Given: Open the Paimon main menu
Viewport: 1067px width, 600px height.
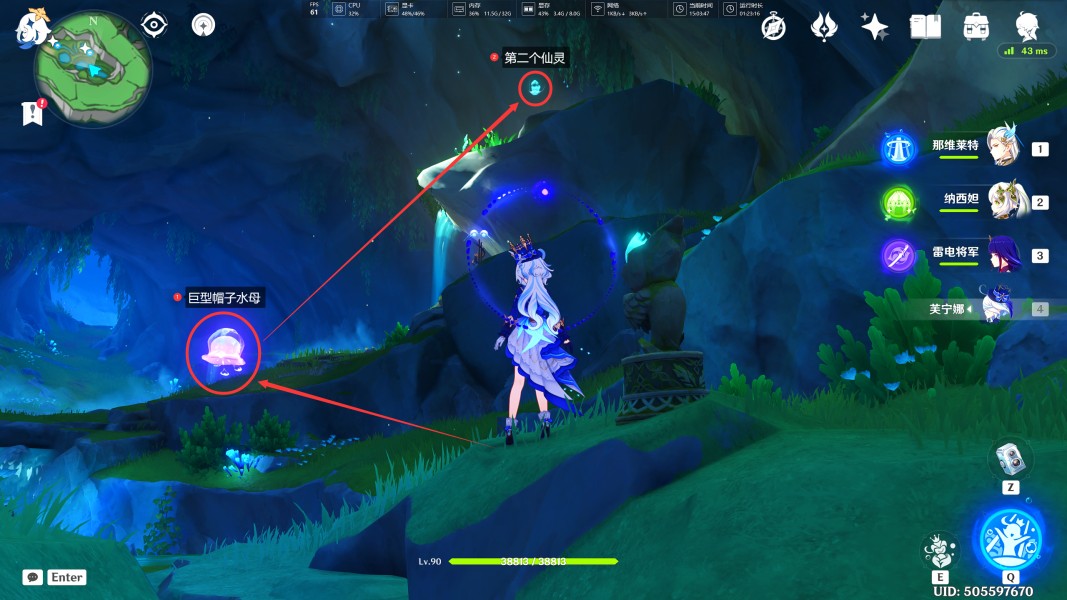Looking at the screenshot, I should [x=31, y=28].
